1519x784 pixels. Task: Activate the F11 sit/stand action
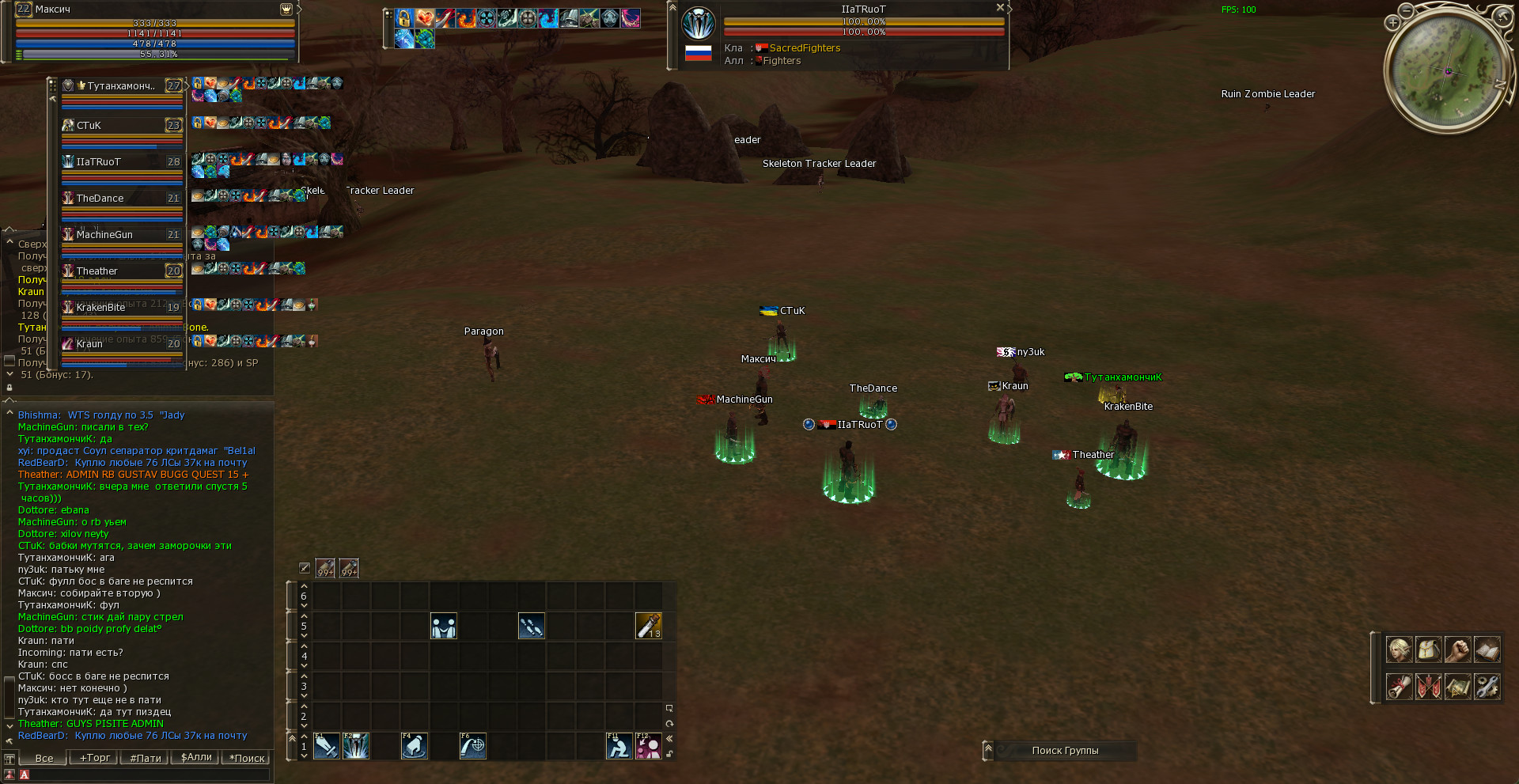(619, 746)
